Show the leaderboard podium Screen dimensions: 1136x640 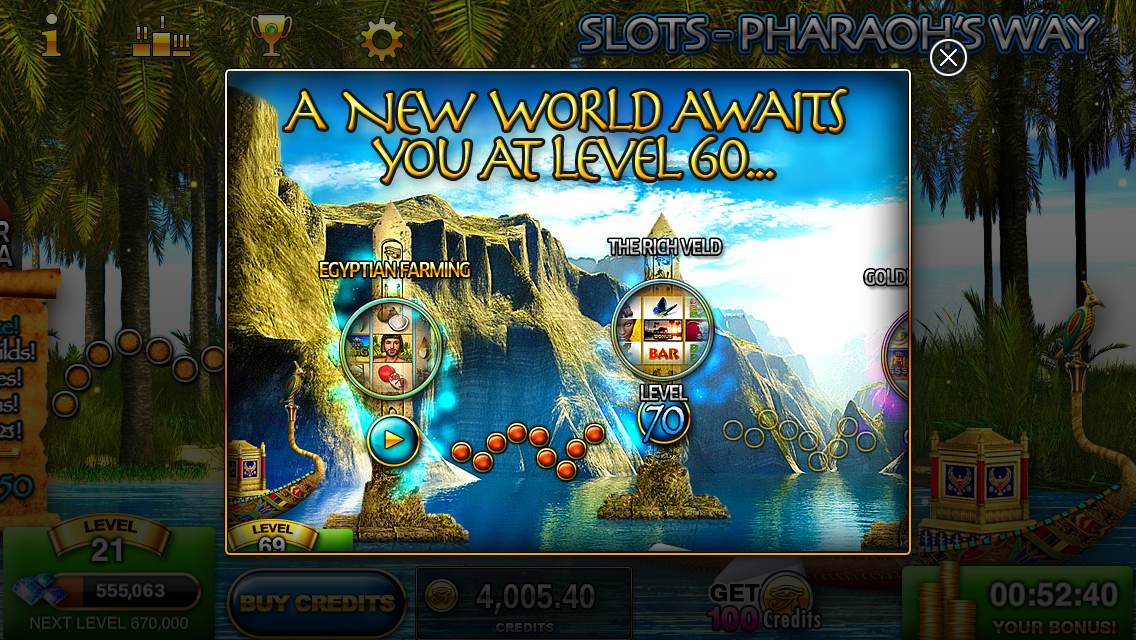pos(161,38)
